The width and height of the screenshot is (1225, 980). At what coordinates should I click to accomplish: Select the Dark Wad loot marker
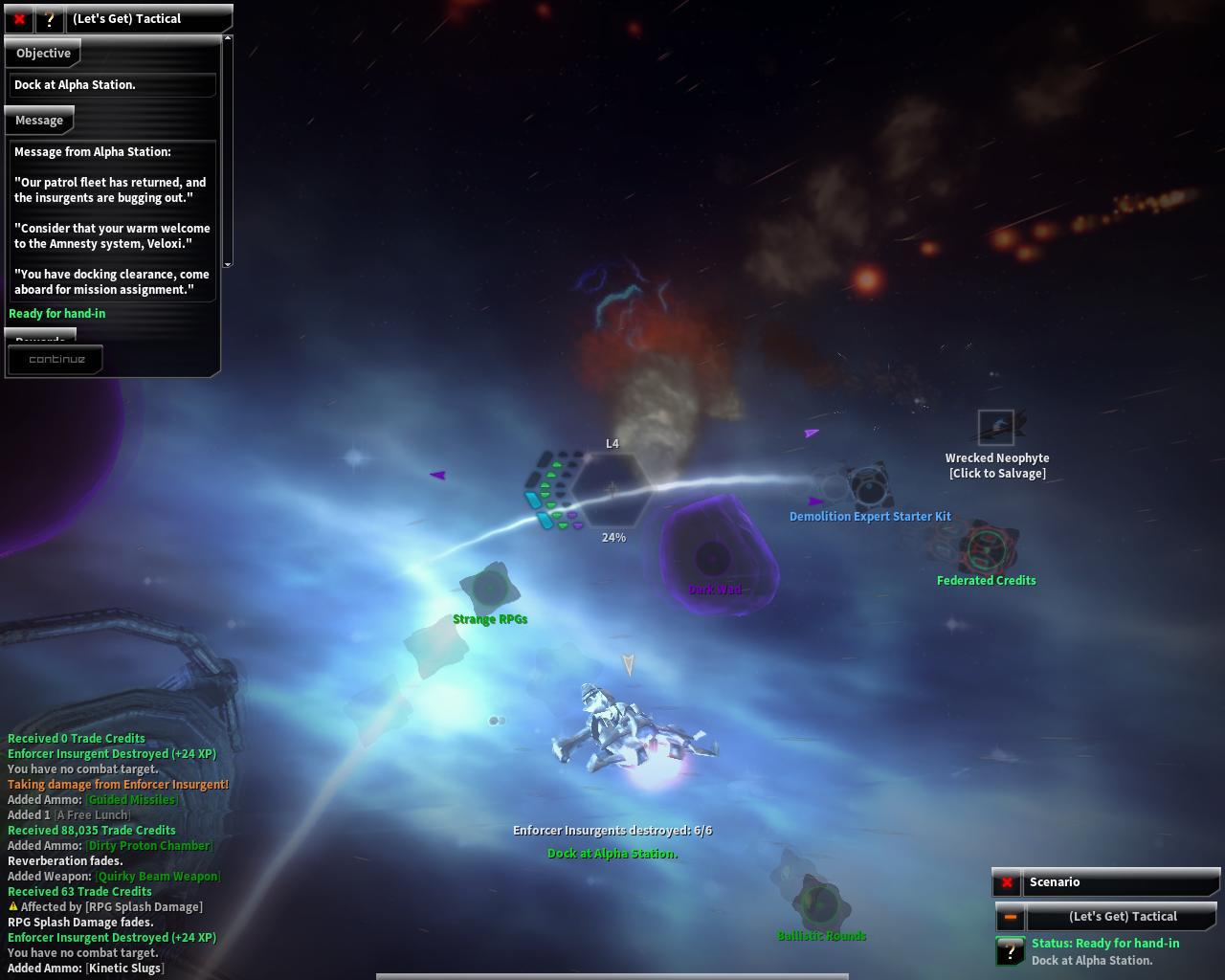pos(712,558)
